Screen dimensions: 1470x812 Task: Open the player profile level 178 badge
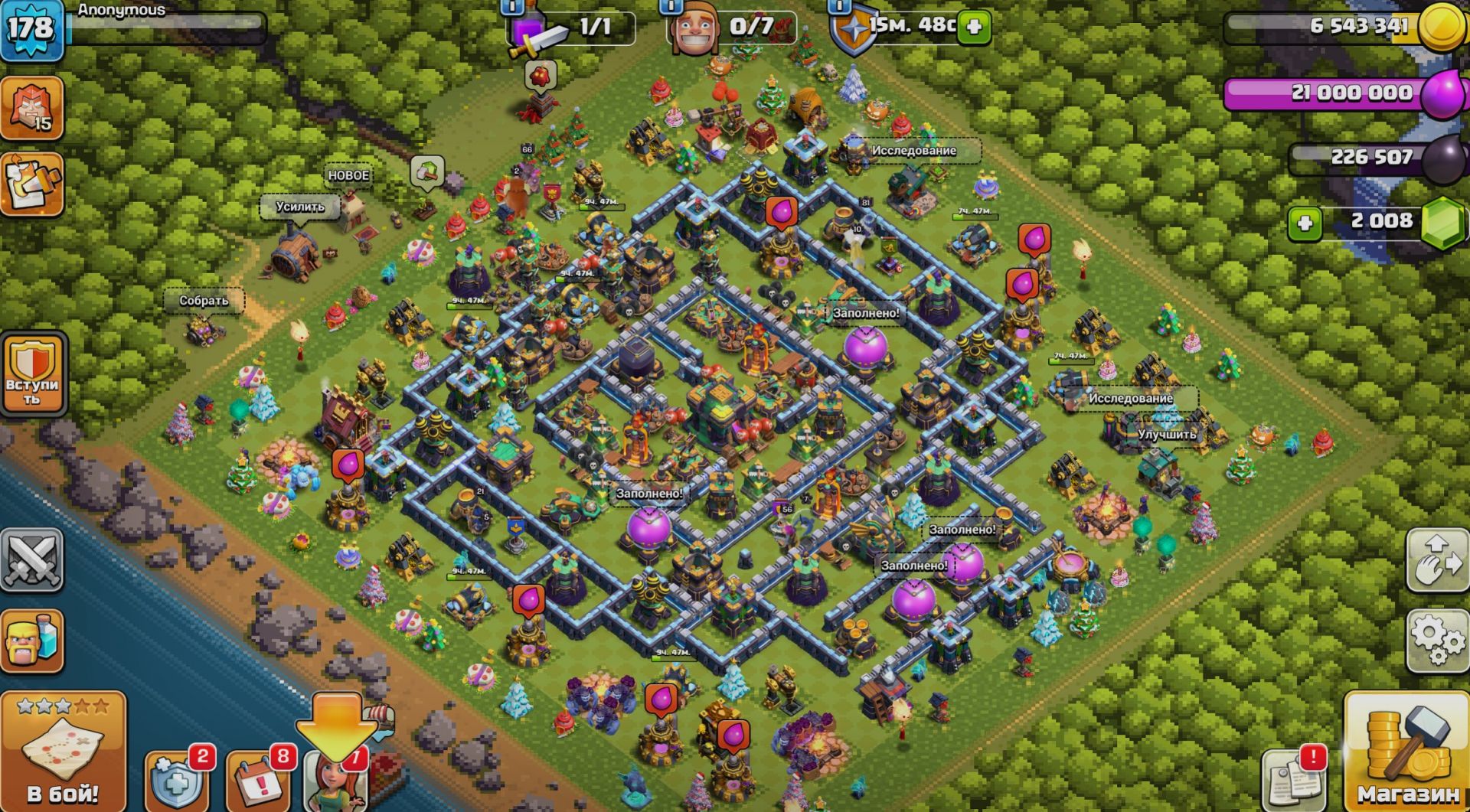pos(31,29)
